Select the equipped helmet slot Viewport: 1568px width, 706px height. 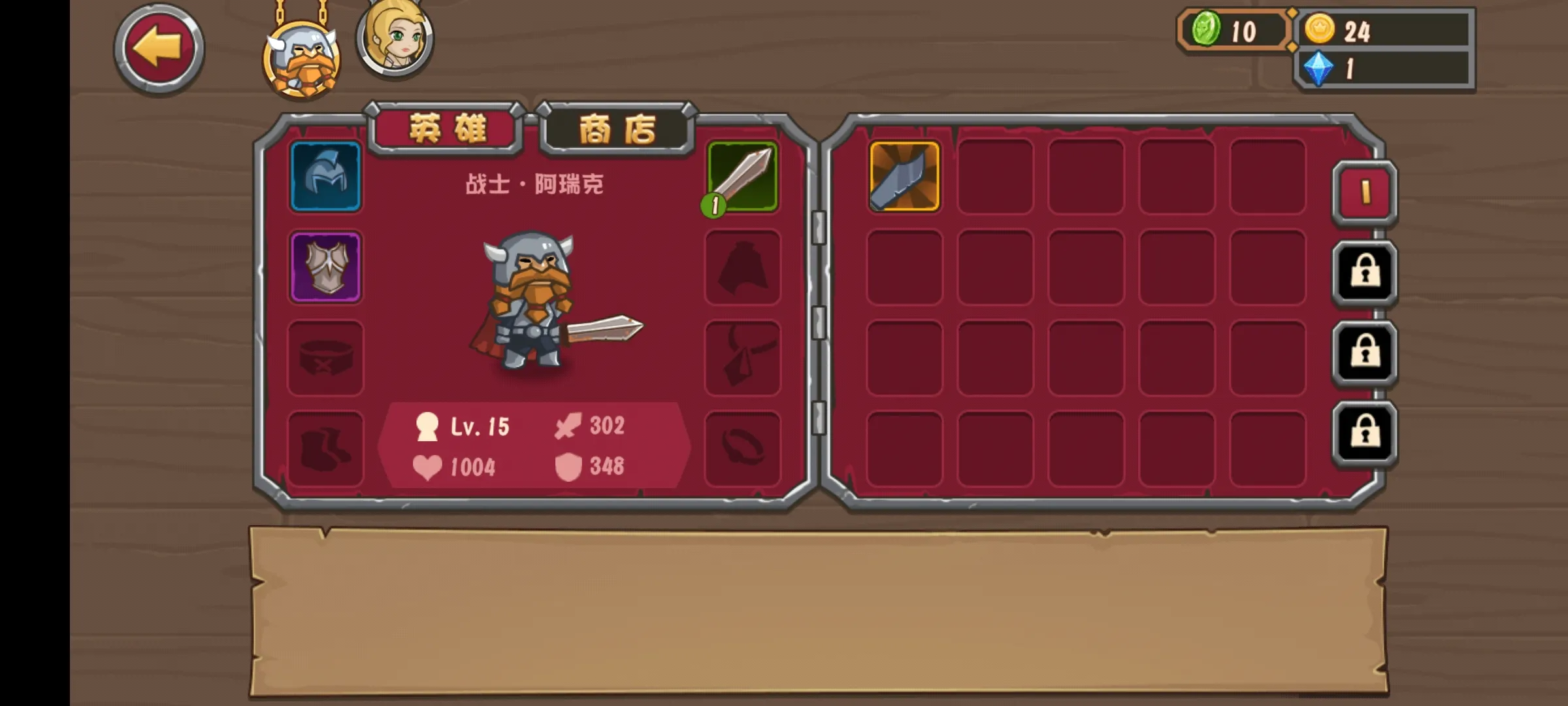coord(325,176)
